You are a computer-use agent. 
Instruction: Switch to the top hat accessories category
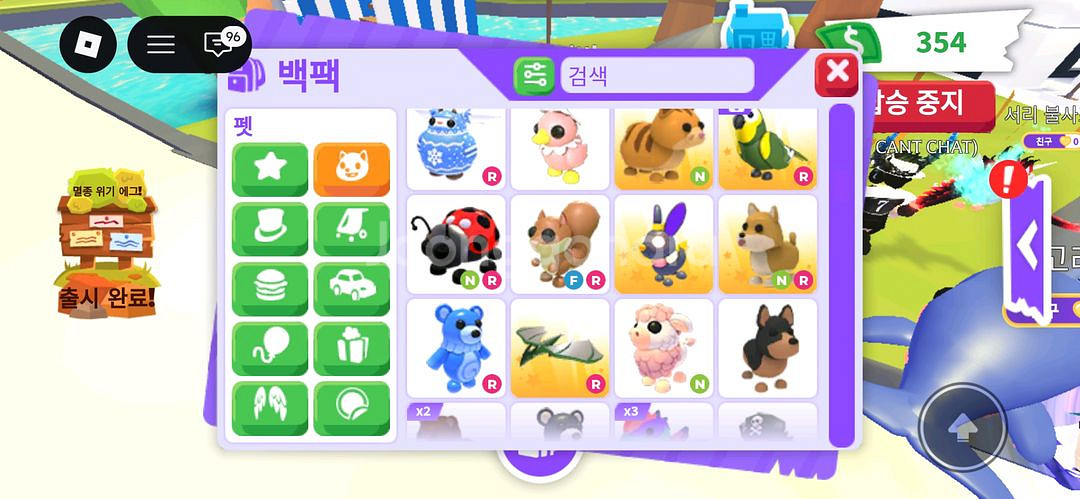pyautogui.click(x=270, y=229)
